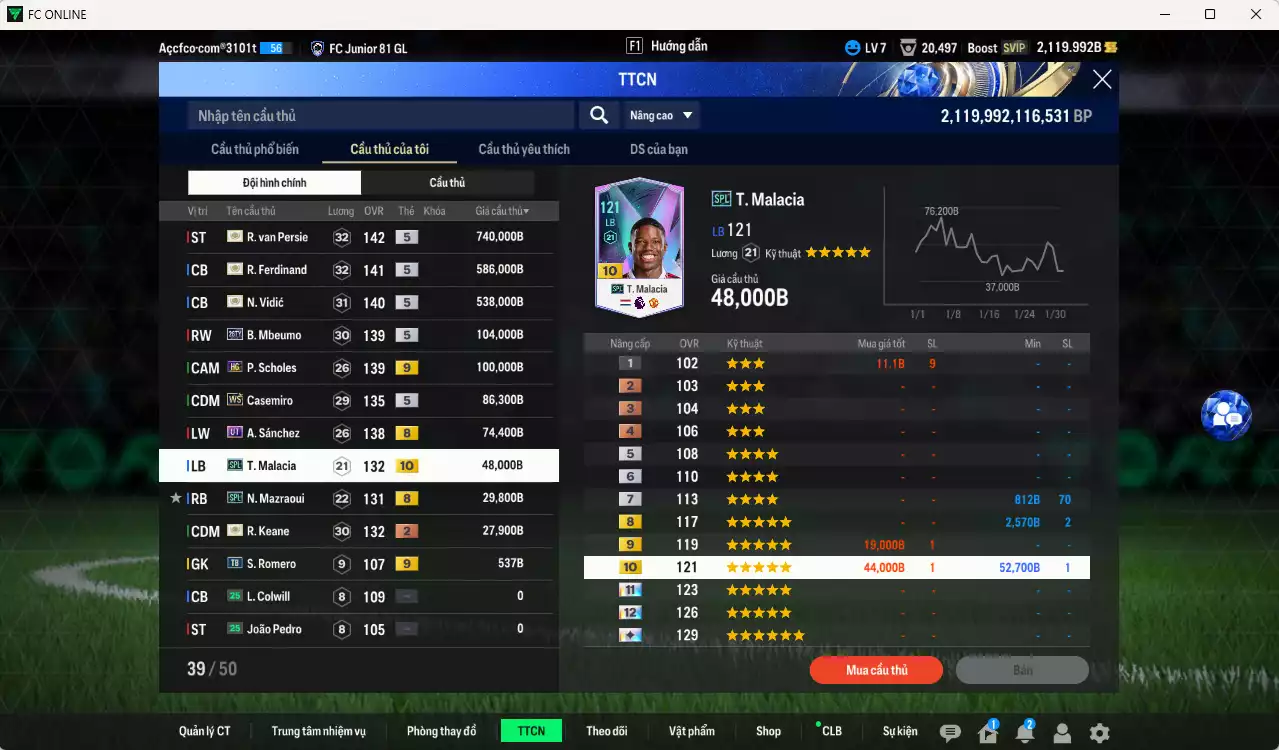Select the N. Mazraoui player row
Viewport: 1279px width, 750px height.
[x=358, y=498]
